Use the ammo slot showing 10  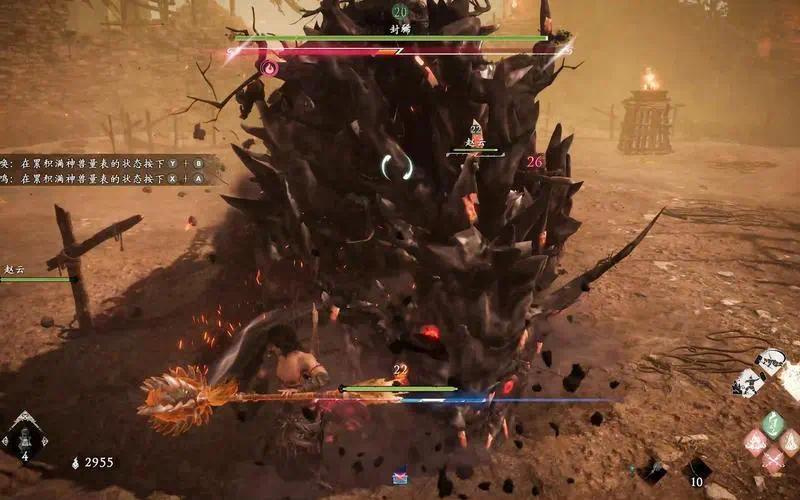[x=696, y=469]
